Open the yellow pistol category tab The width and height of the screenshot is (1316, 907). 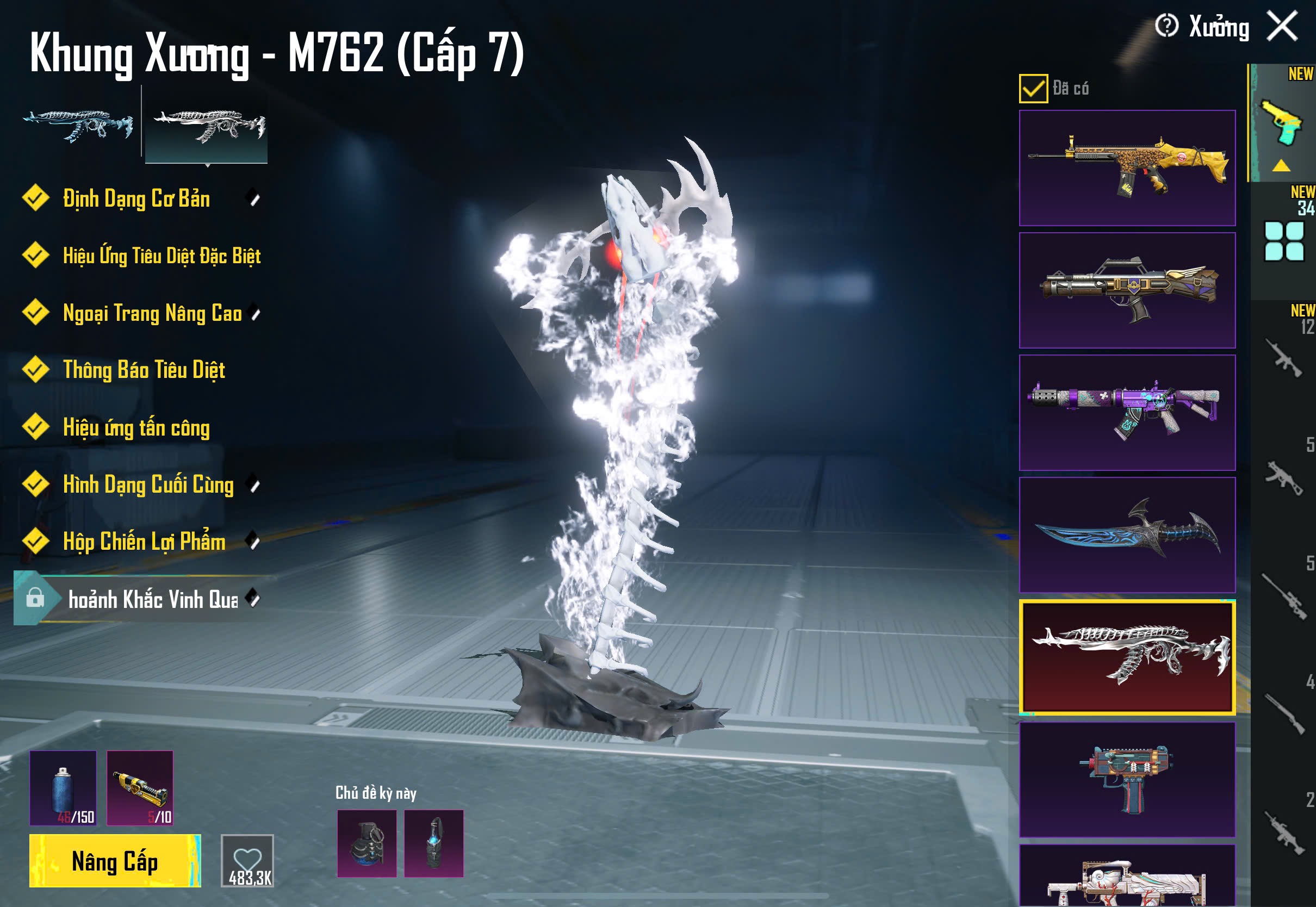(1282, 124)
